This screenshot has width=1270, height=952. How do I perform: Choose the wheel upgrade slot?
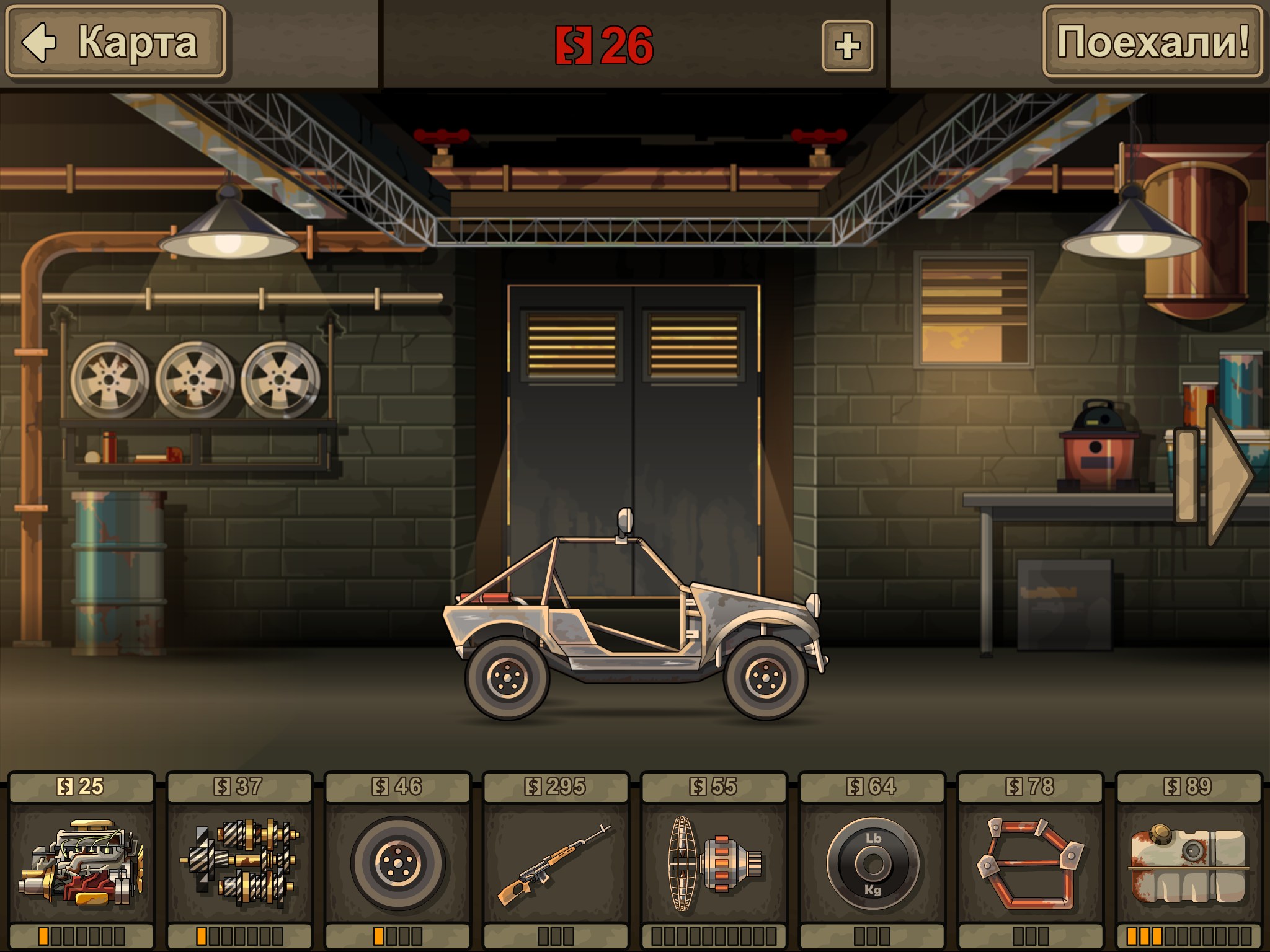398,863
